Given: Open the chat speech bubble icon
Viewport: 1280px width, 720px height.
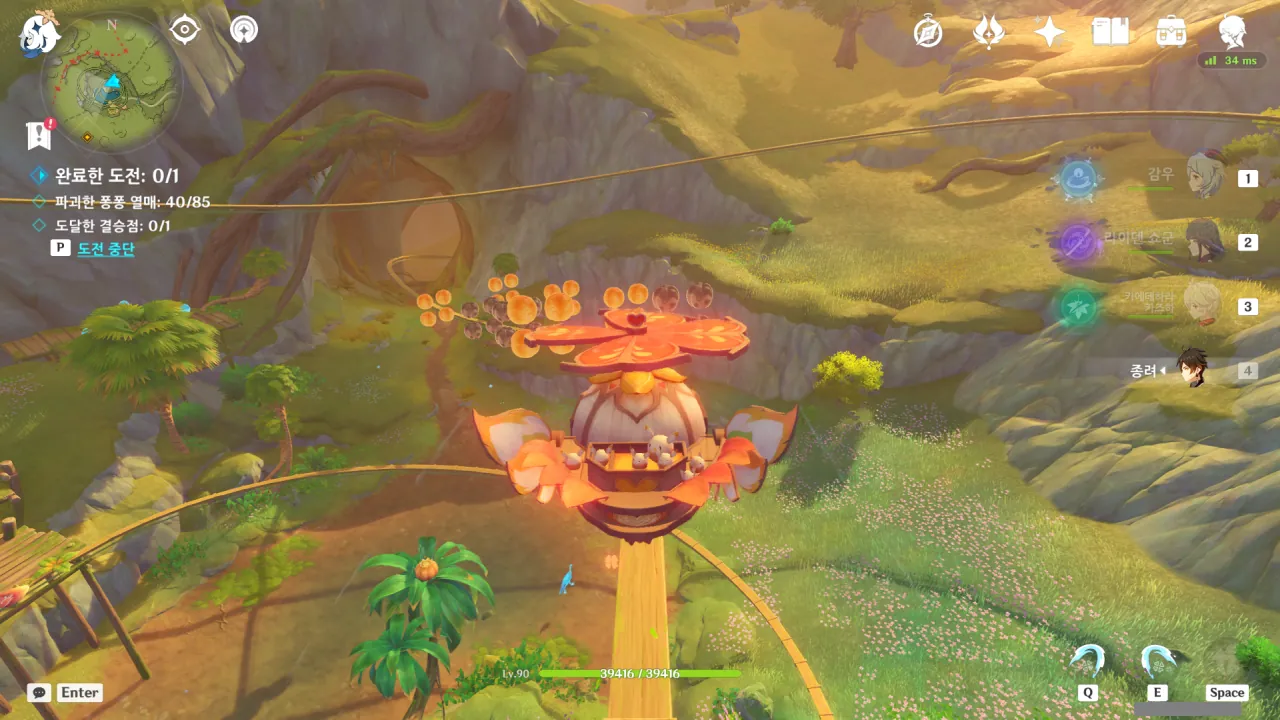Looking at the screenshot, I should click(39, 692).
